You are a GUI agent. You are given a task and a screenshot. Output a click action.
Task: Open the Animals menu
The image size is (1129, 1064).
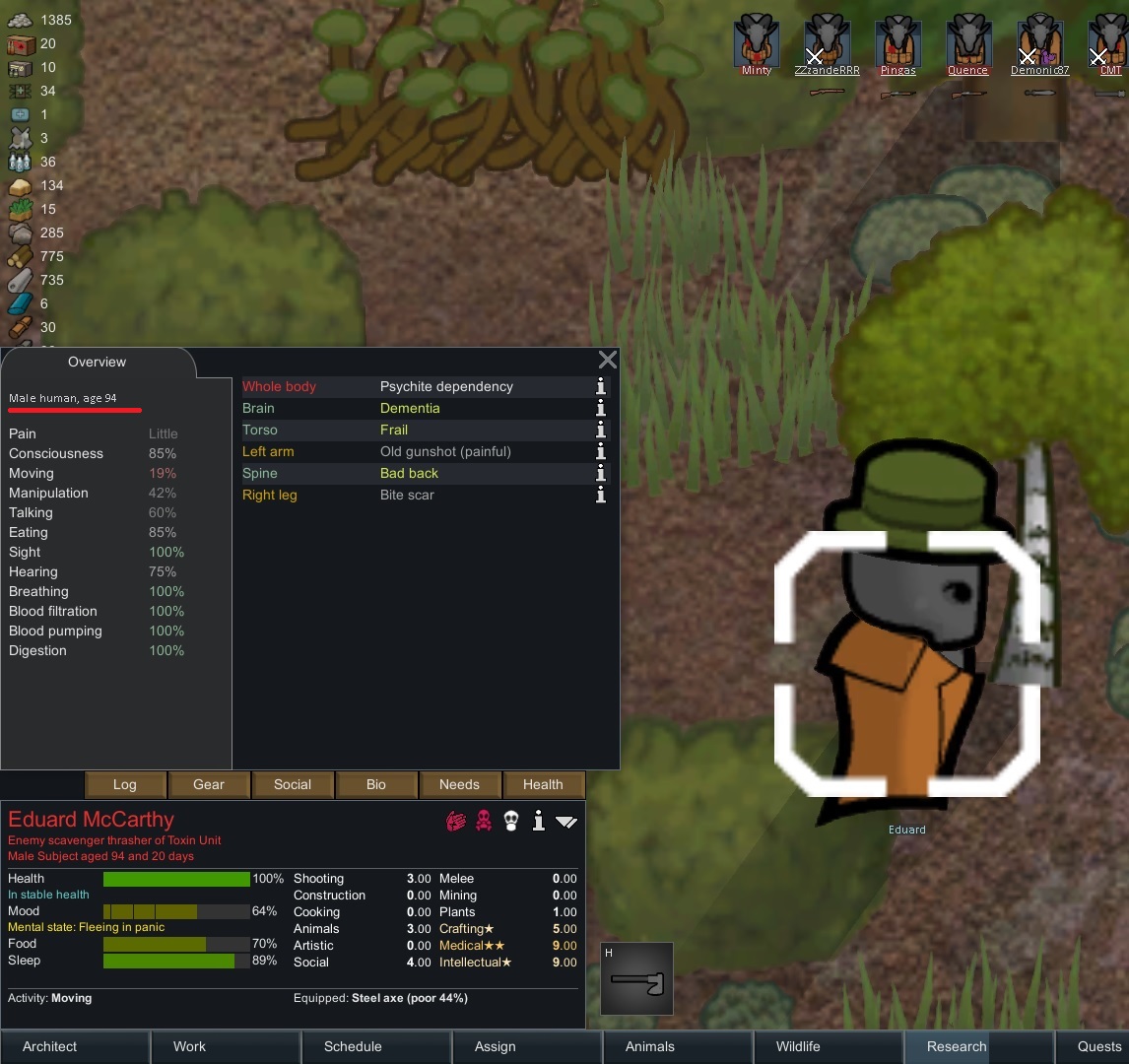tap(650, 1046)
